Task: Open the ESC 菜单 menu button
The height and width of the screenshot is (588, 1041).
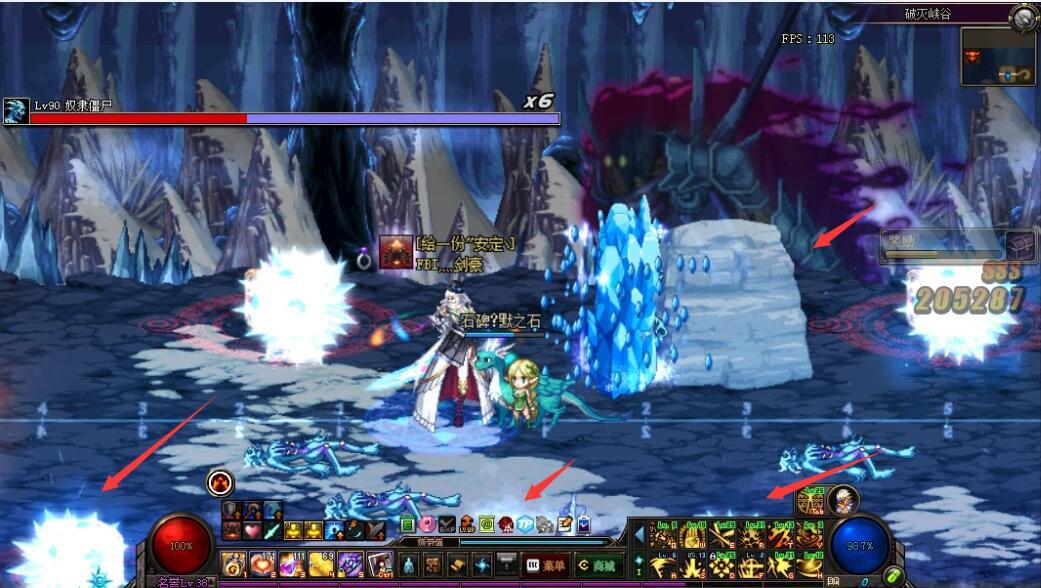Action: click(546, 565)
